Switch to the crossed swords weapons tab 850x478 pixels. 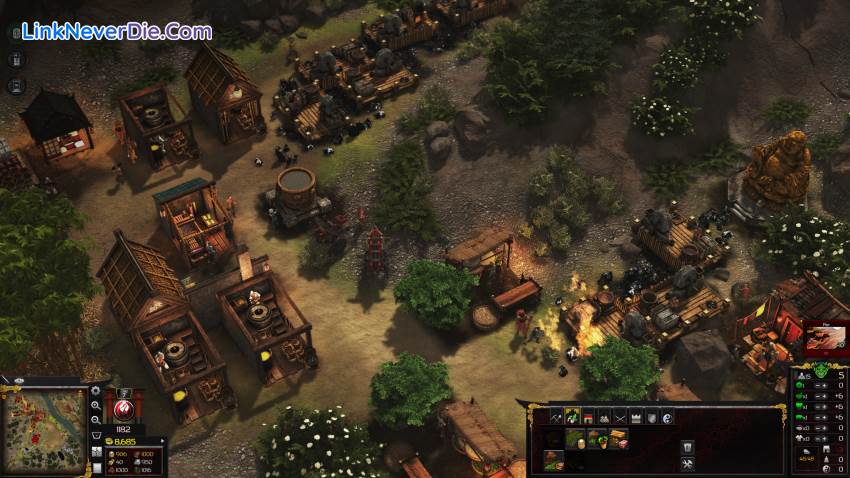coord(619,416)
